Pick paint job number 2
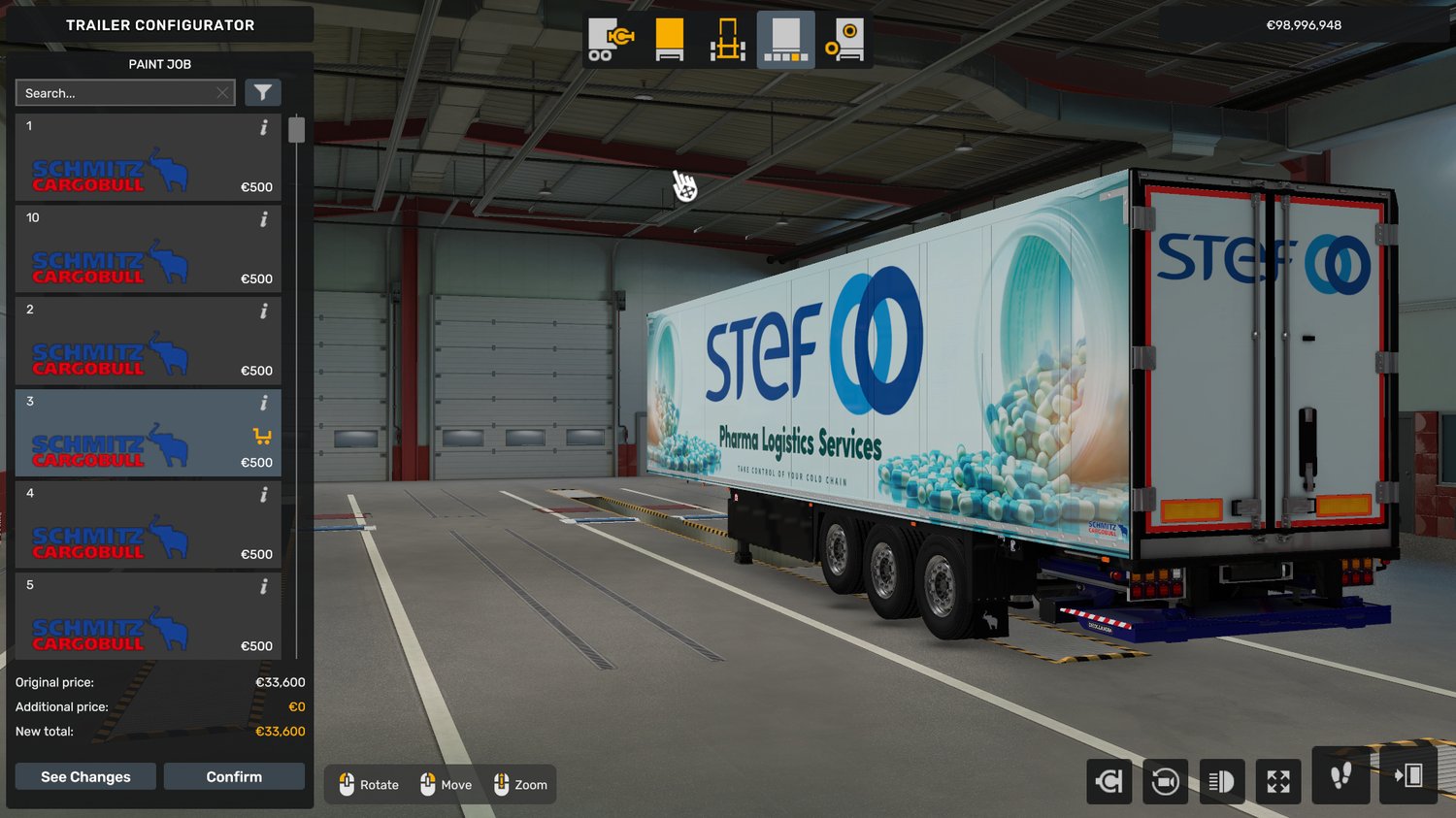The image size is (1456, 818). [148, 341]
